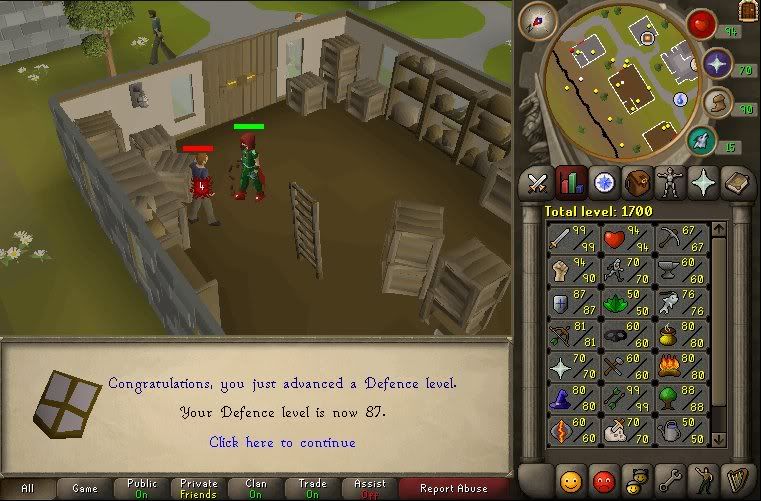Select the Attack skill at level 99
This screenshot has height=501, width=761.
pyautogui.click(x=571, y=240)
